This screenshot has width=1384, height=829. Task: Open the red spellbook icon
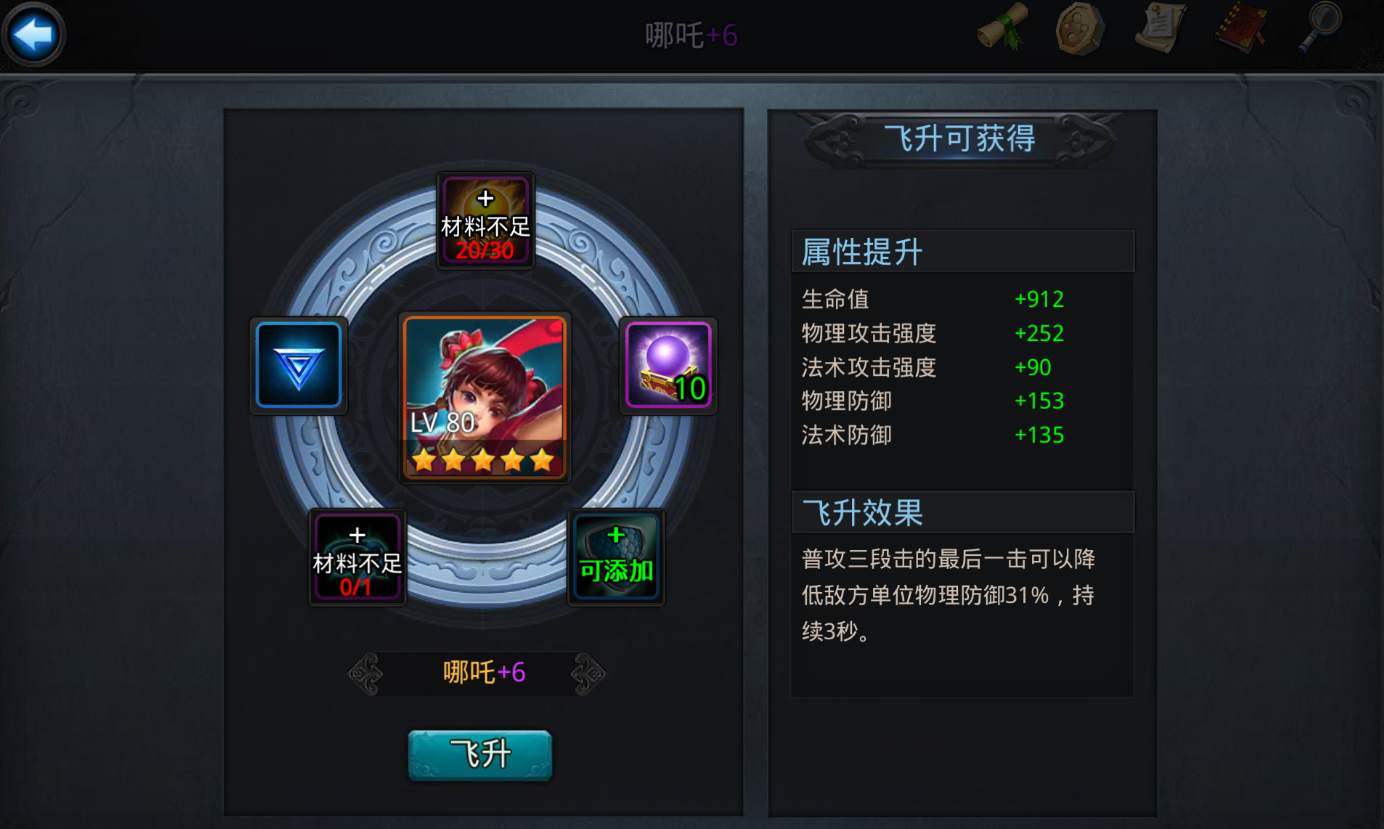point(1240,29)
